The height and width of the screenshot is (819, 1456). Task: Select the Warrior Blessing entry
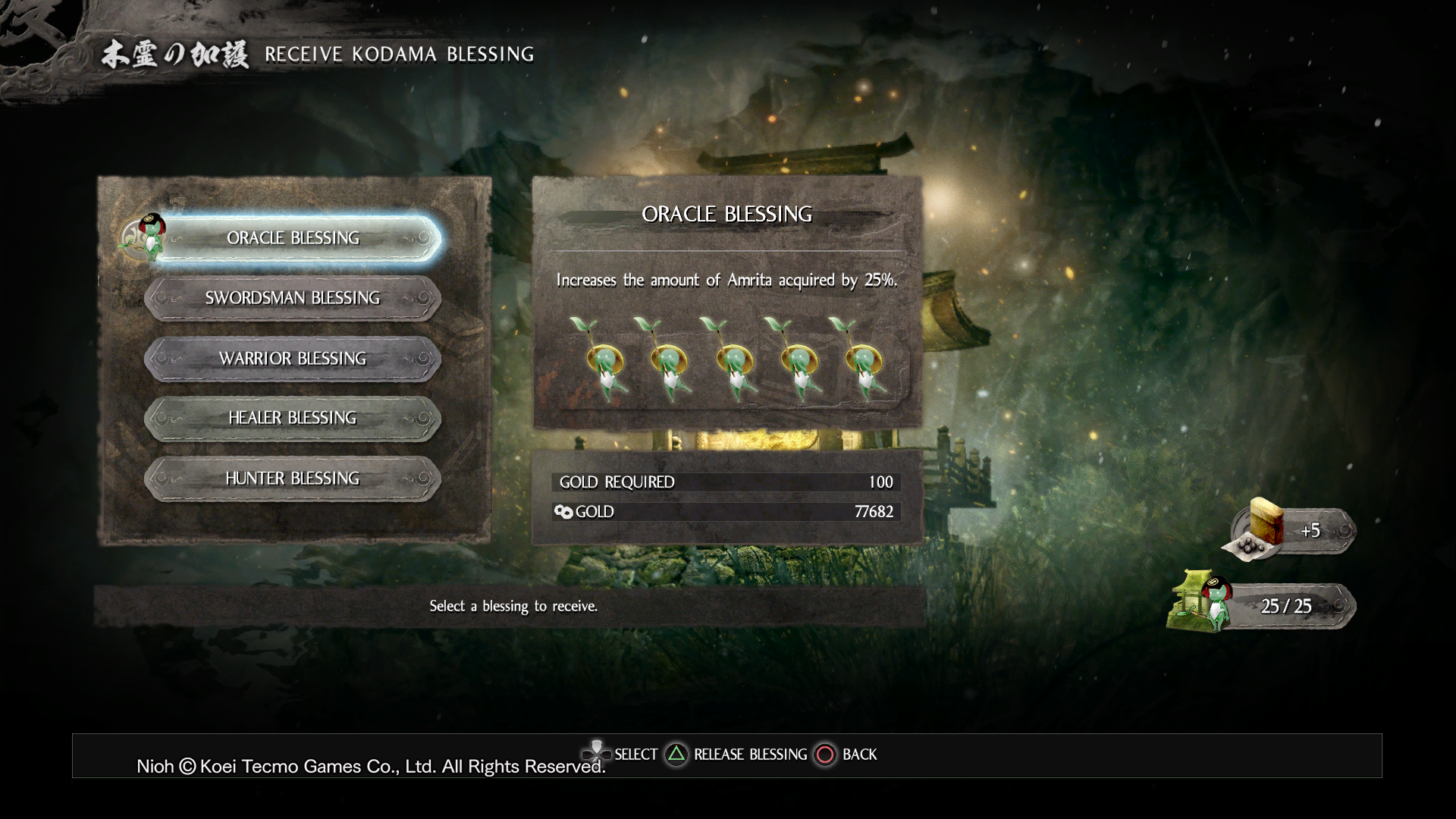(292, 358)
